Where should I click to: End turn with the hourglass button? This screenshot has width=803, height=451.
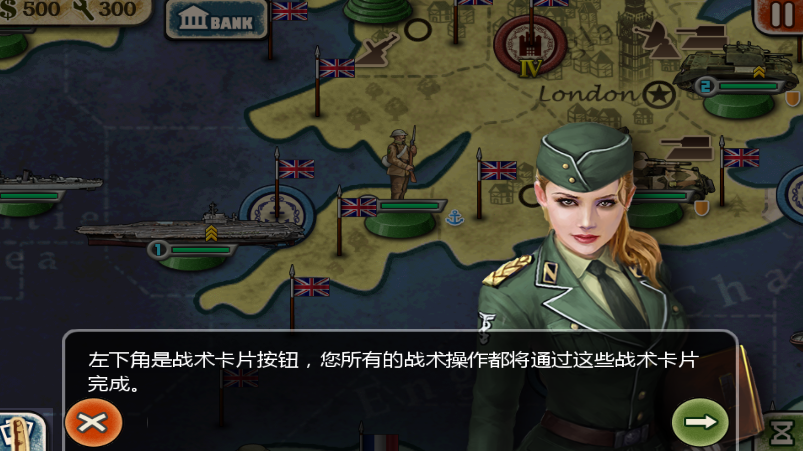pos(783,434)
